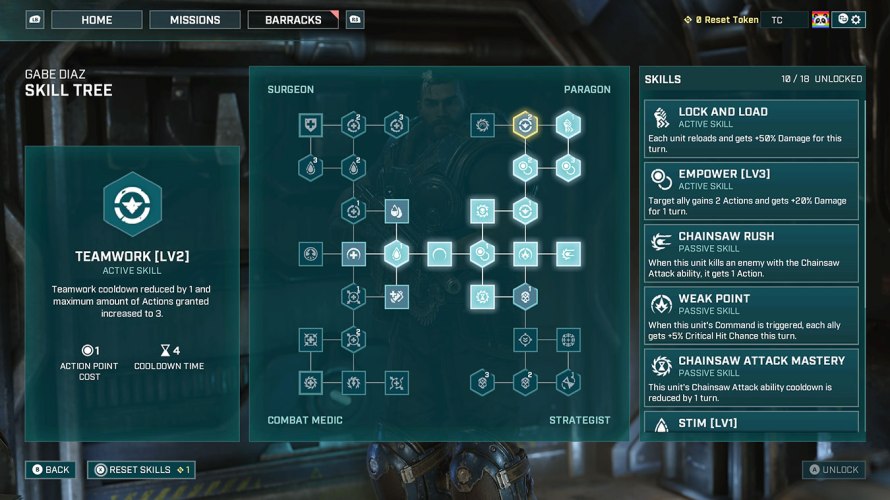Open the Weak Point skill entry
The height and width of the screenshot is (500, 890).
click(751, 314)
